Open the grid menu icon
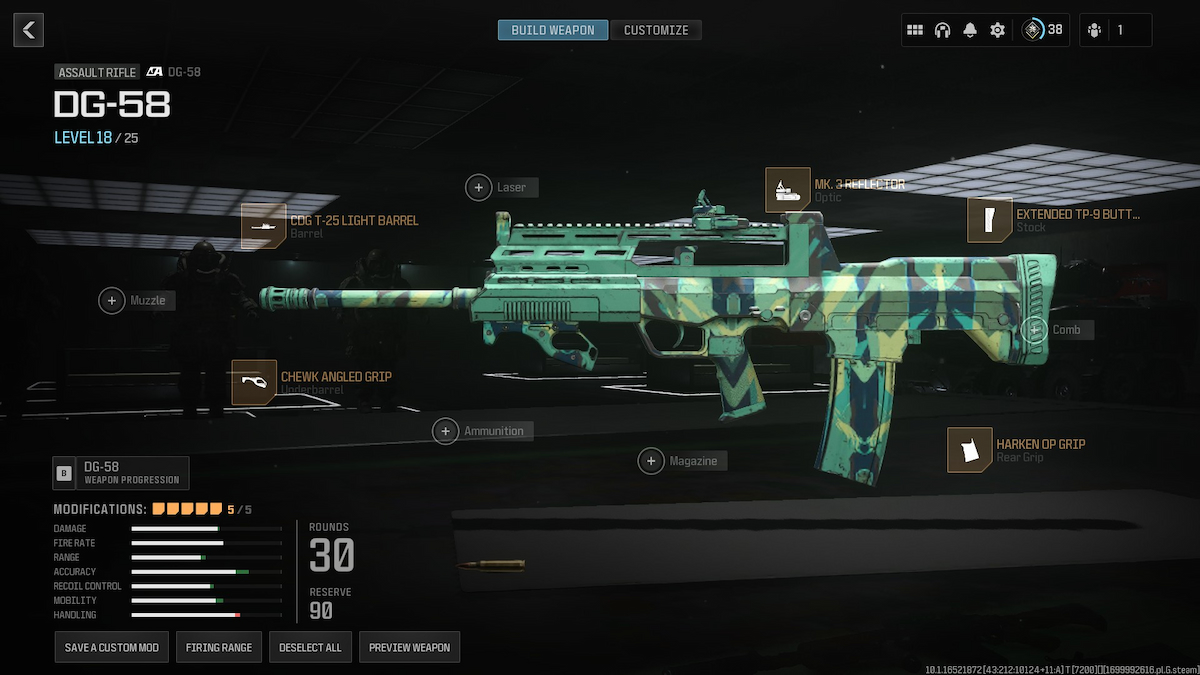This screenshot has height=675, width=1200. tap(914, 30)
